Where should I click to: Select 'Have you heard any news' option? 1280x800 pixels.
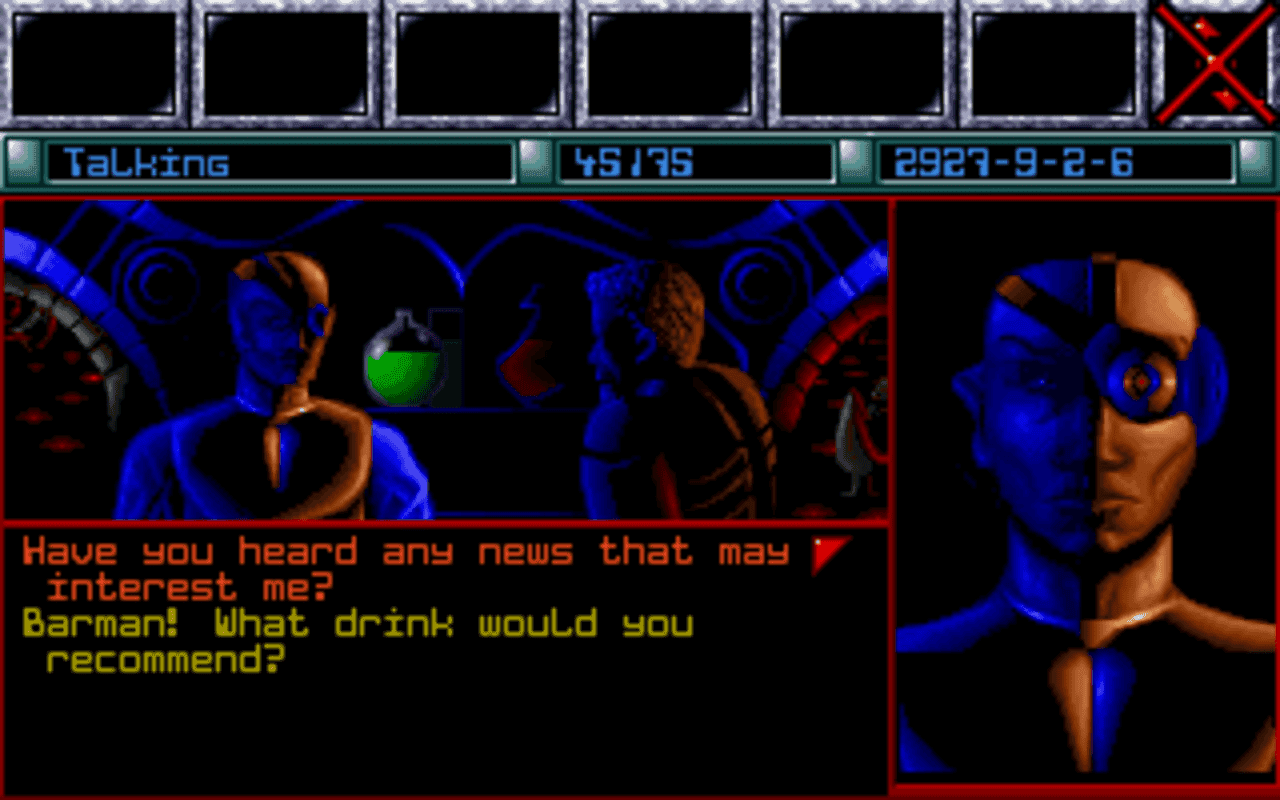pos(400,565)
